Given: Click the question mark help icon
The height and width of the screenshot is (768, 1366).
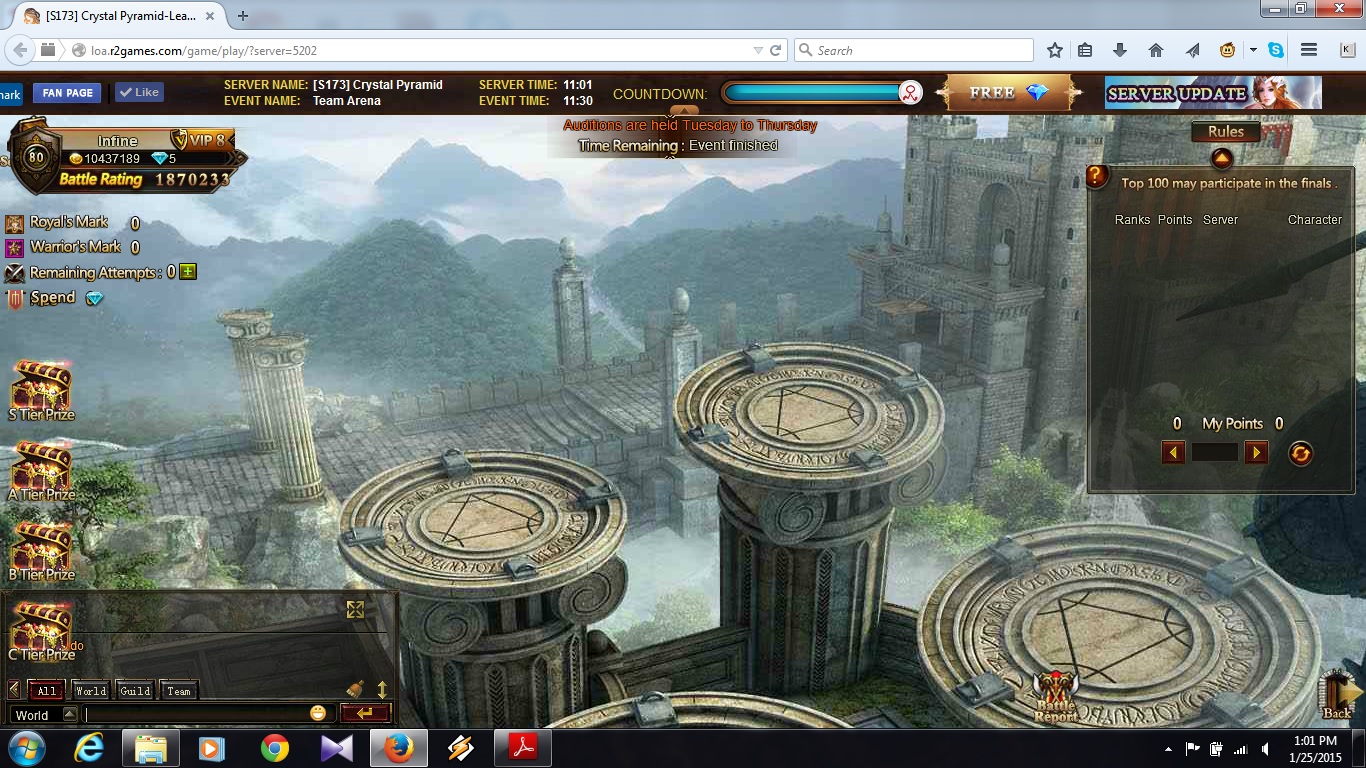Looking at the screenshot, I should pyautogui.click(x=1097, y=177).
